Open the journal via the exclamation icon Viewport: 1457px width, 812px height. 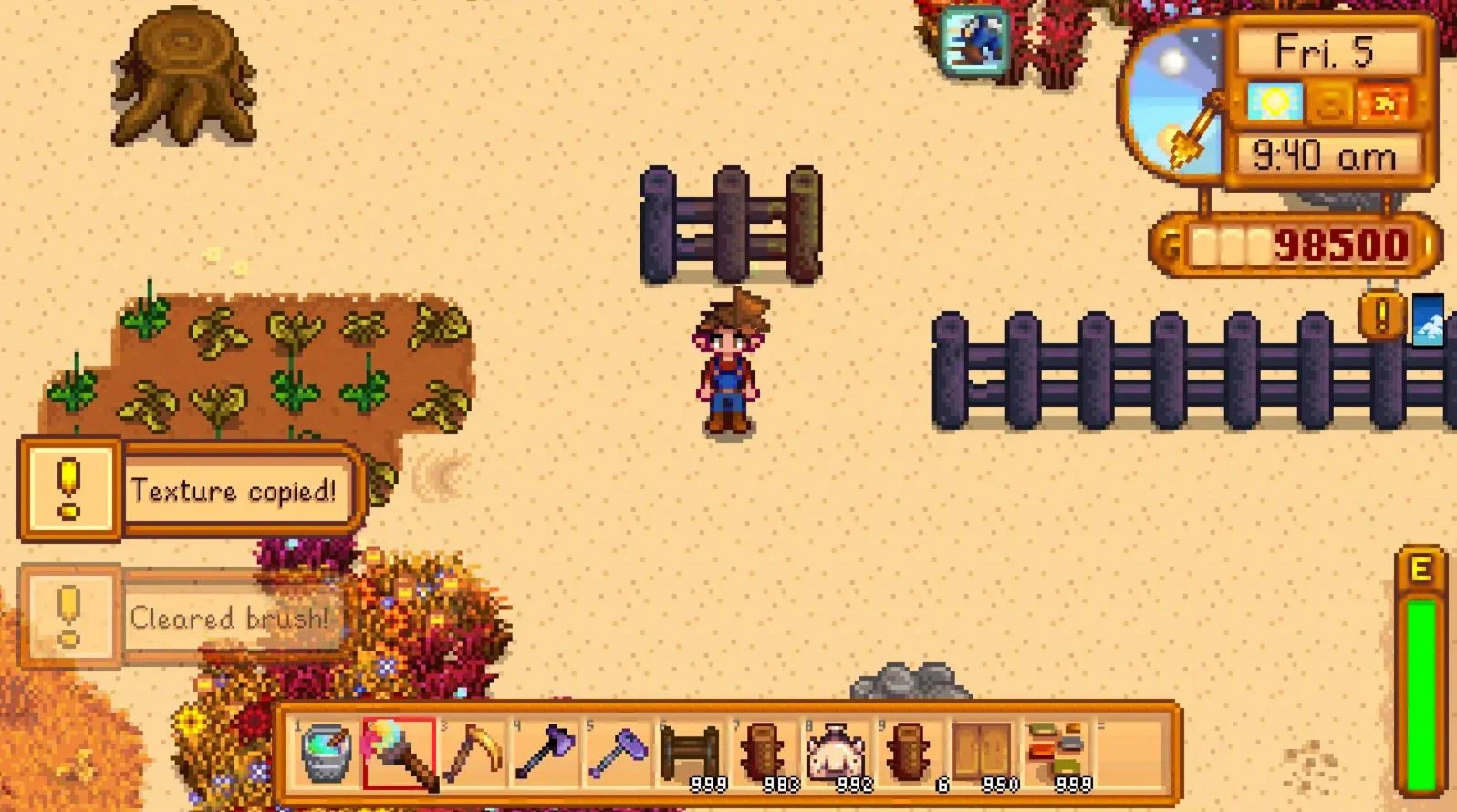[x=1380, y=316]
